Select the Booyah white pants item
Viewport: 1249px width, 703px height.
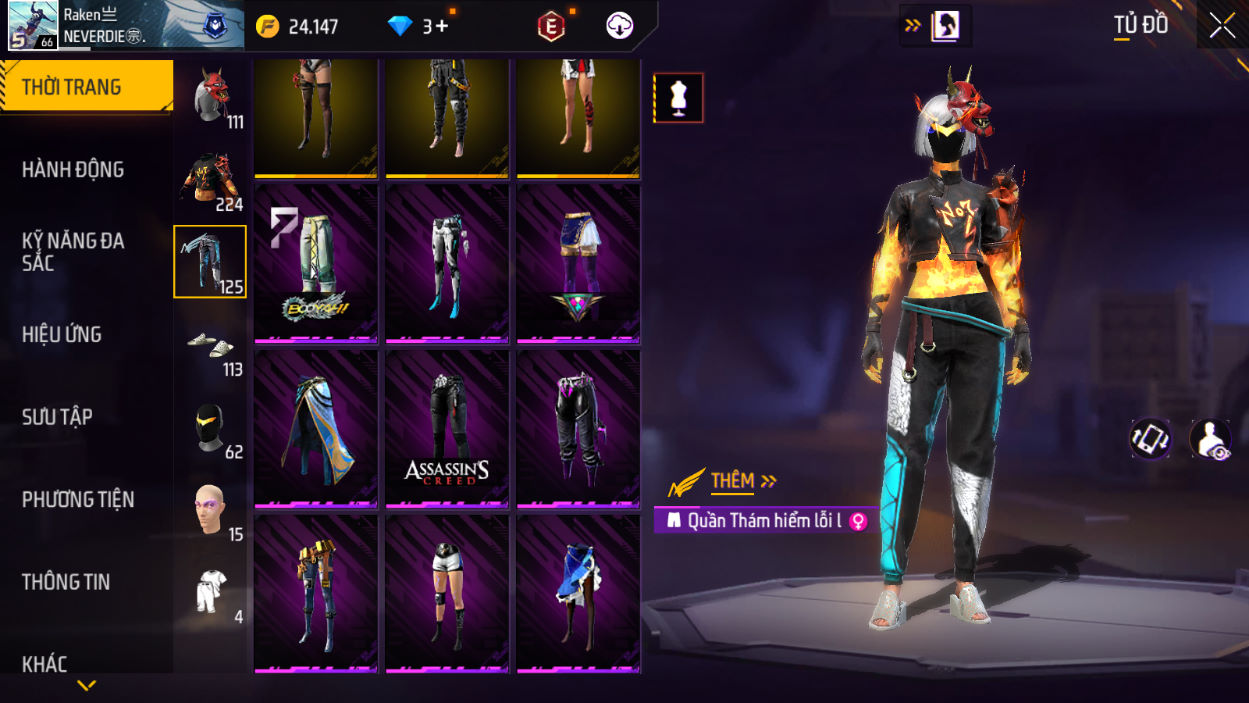tap(316, 263)
